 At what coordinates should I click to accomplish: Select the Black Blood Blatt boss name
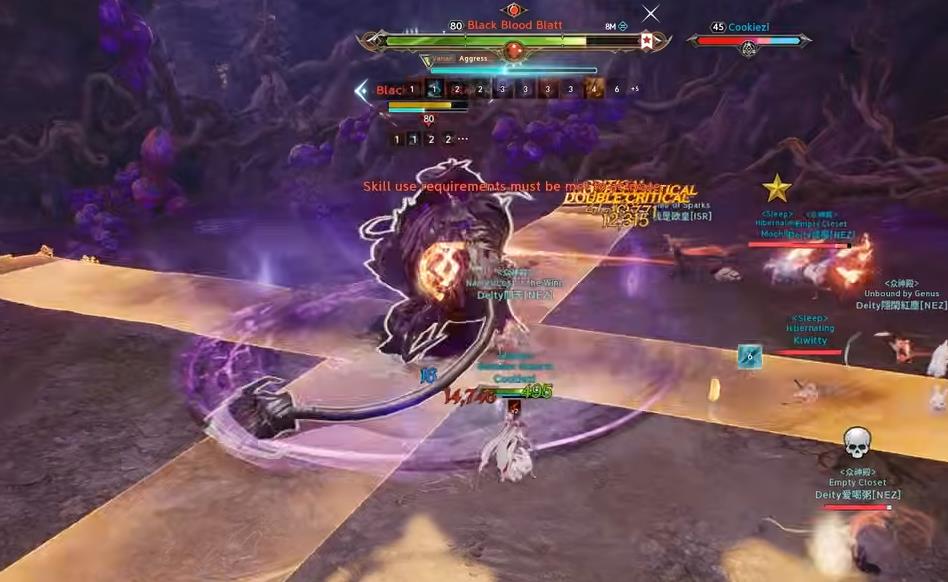(514, 25)
